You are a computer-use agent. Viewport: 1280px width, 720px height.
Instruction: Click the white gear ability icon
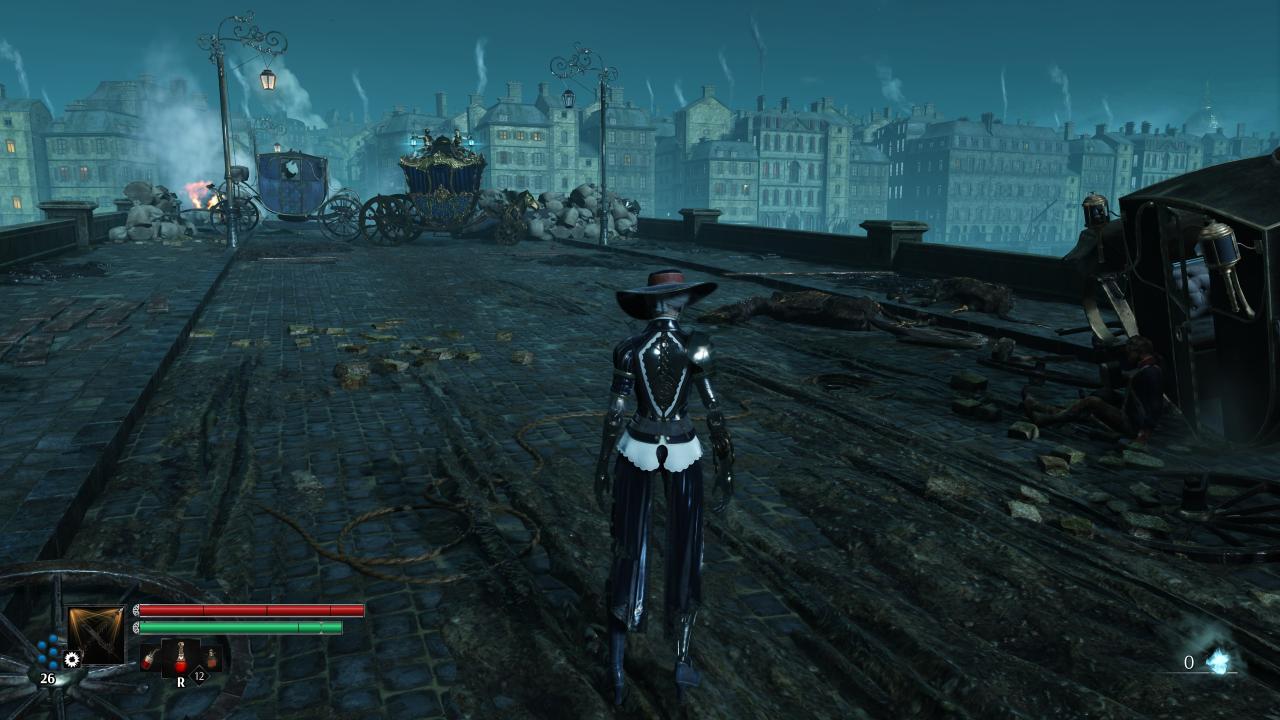pyautogui.click(x=71, y=659)
